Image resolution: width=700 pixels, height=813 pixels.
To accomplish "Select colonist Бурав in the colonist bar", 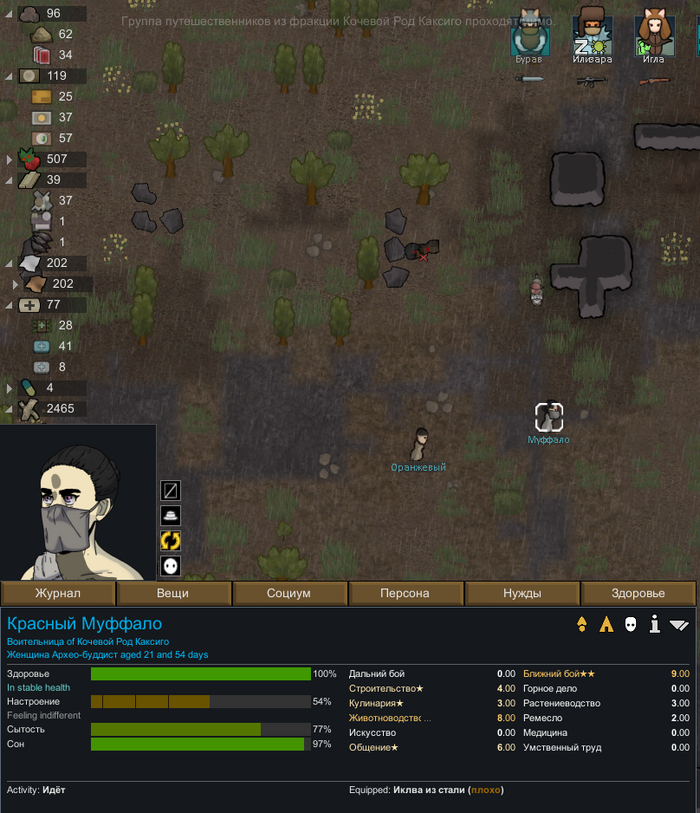I will click(528, 38).
